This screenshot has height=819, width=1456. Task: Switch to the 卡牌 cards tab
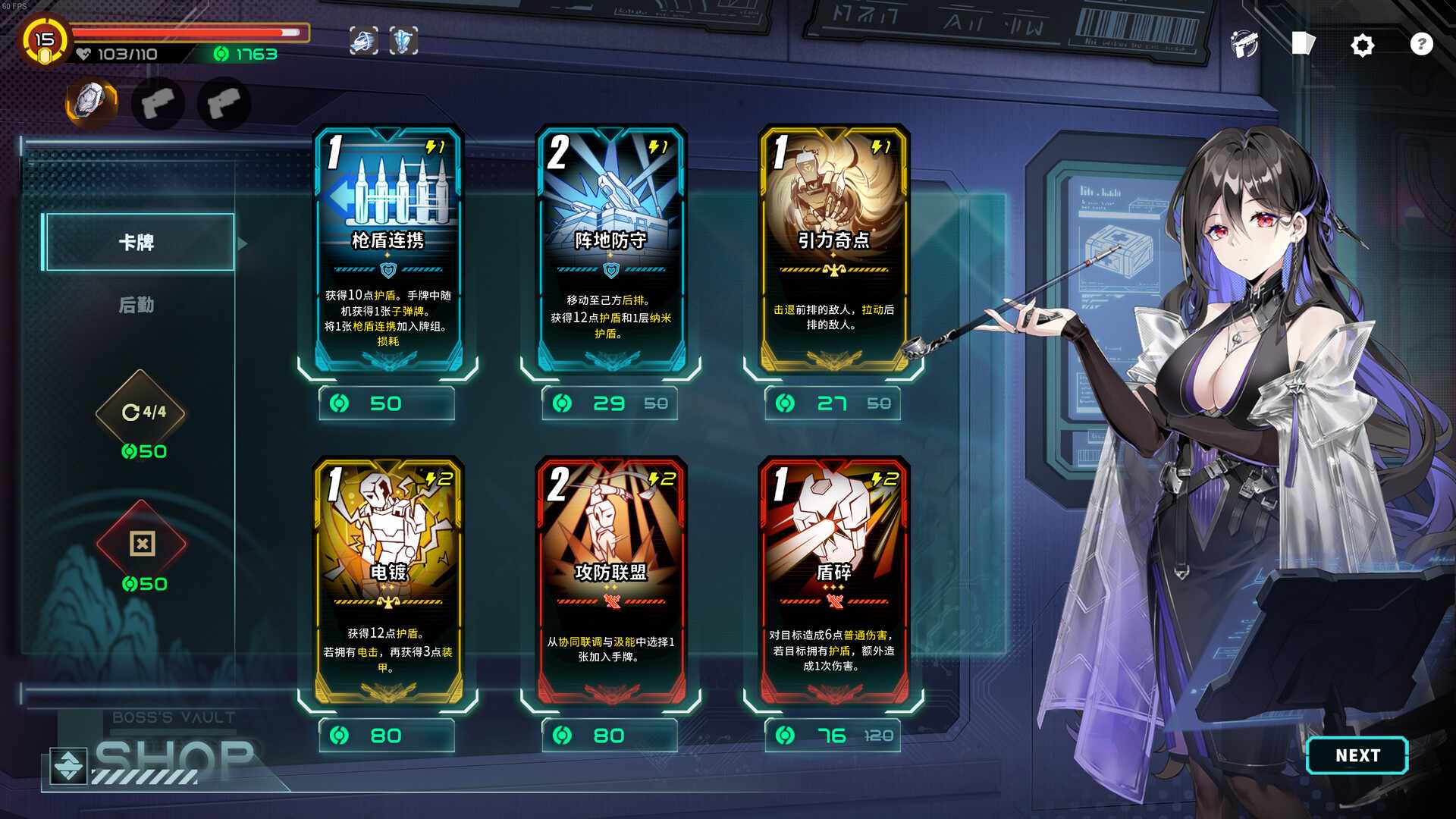(x=138, y=243)
